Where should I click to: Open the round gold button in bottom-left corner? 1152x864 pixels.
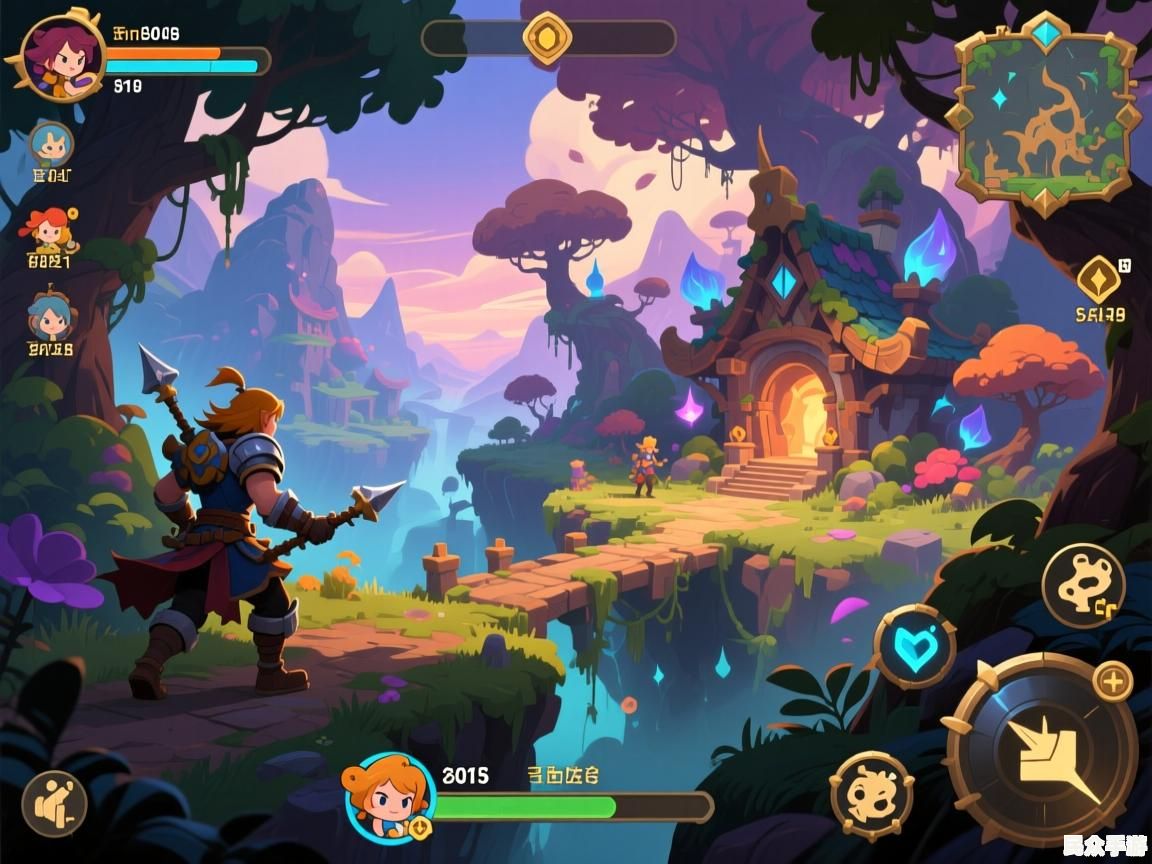point(54,803)
